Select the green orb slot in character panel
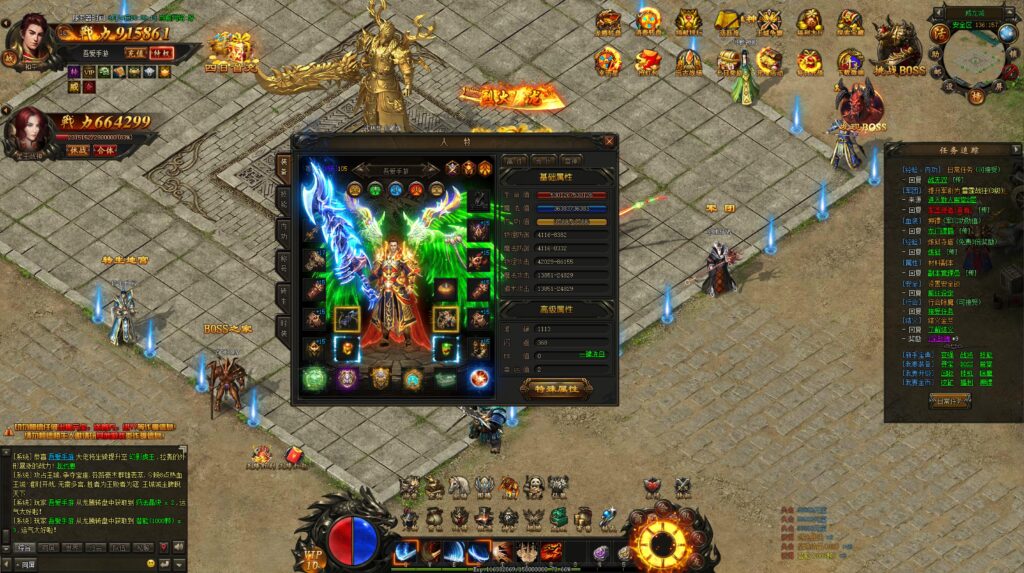Screen dimensions: 1024x573 [314, 378]
